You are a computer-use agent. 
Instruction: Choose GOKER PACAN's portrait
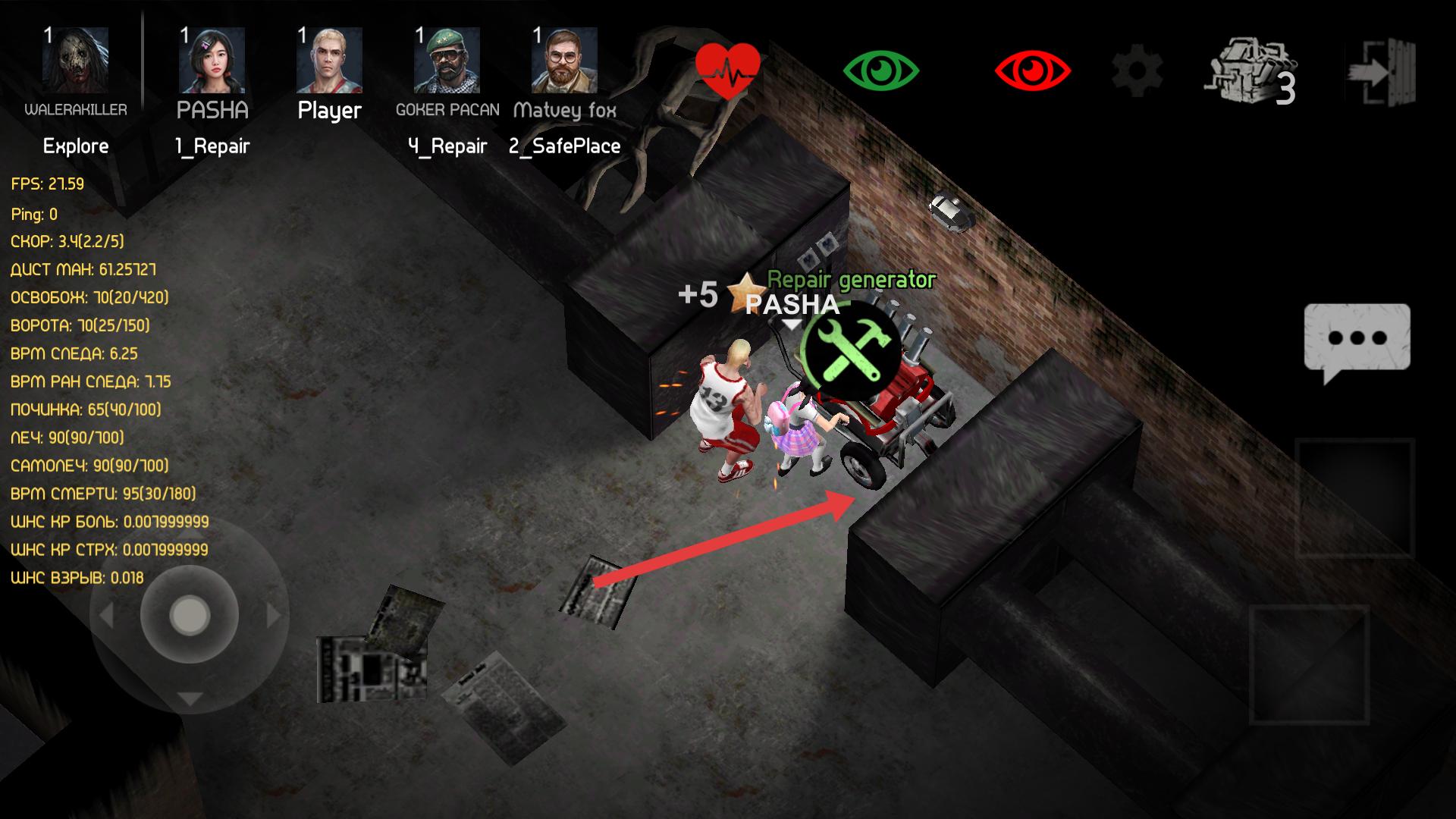[x=447, y=61]
